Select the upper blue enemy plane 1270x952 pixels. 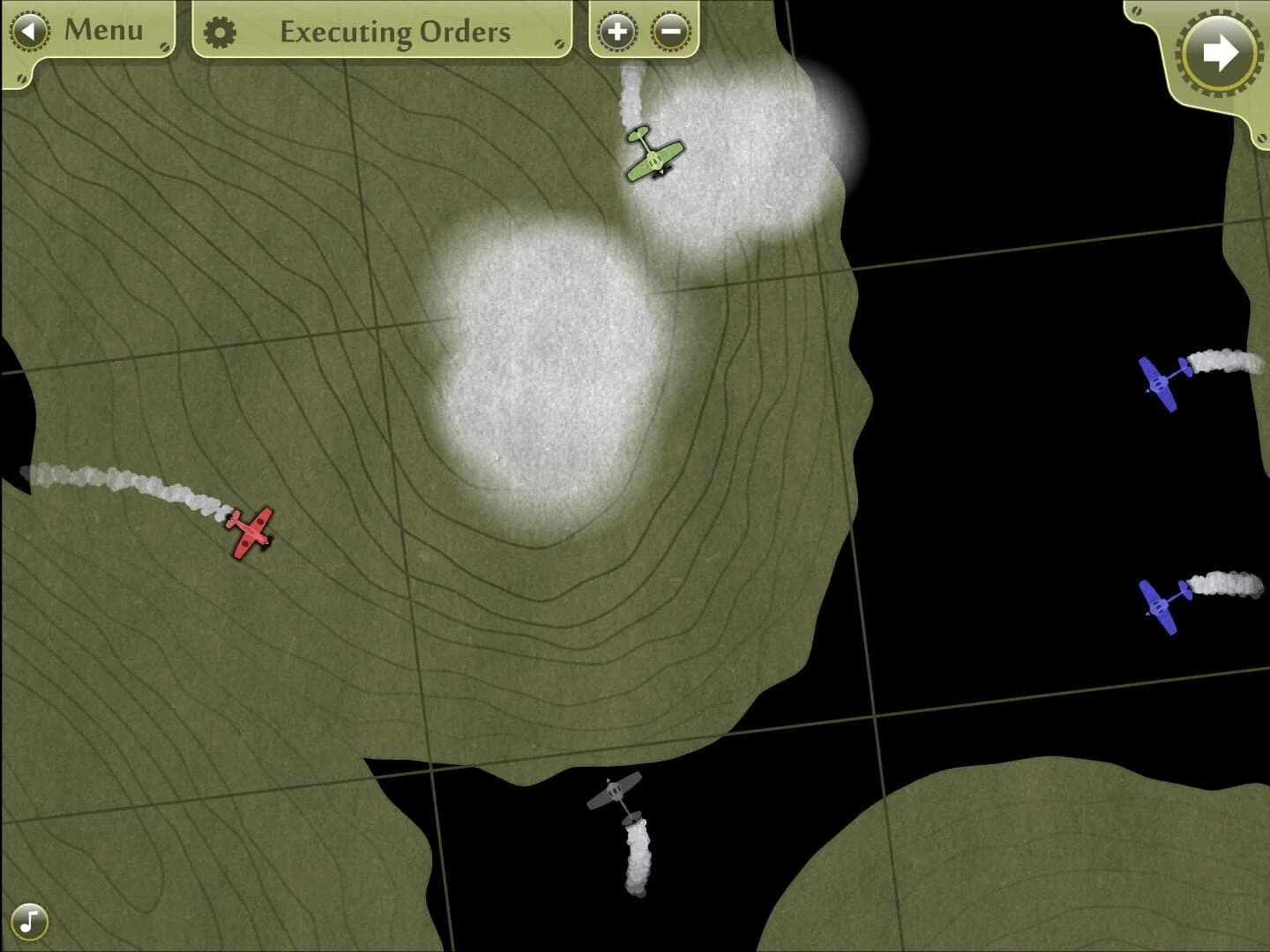1162,383
